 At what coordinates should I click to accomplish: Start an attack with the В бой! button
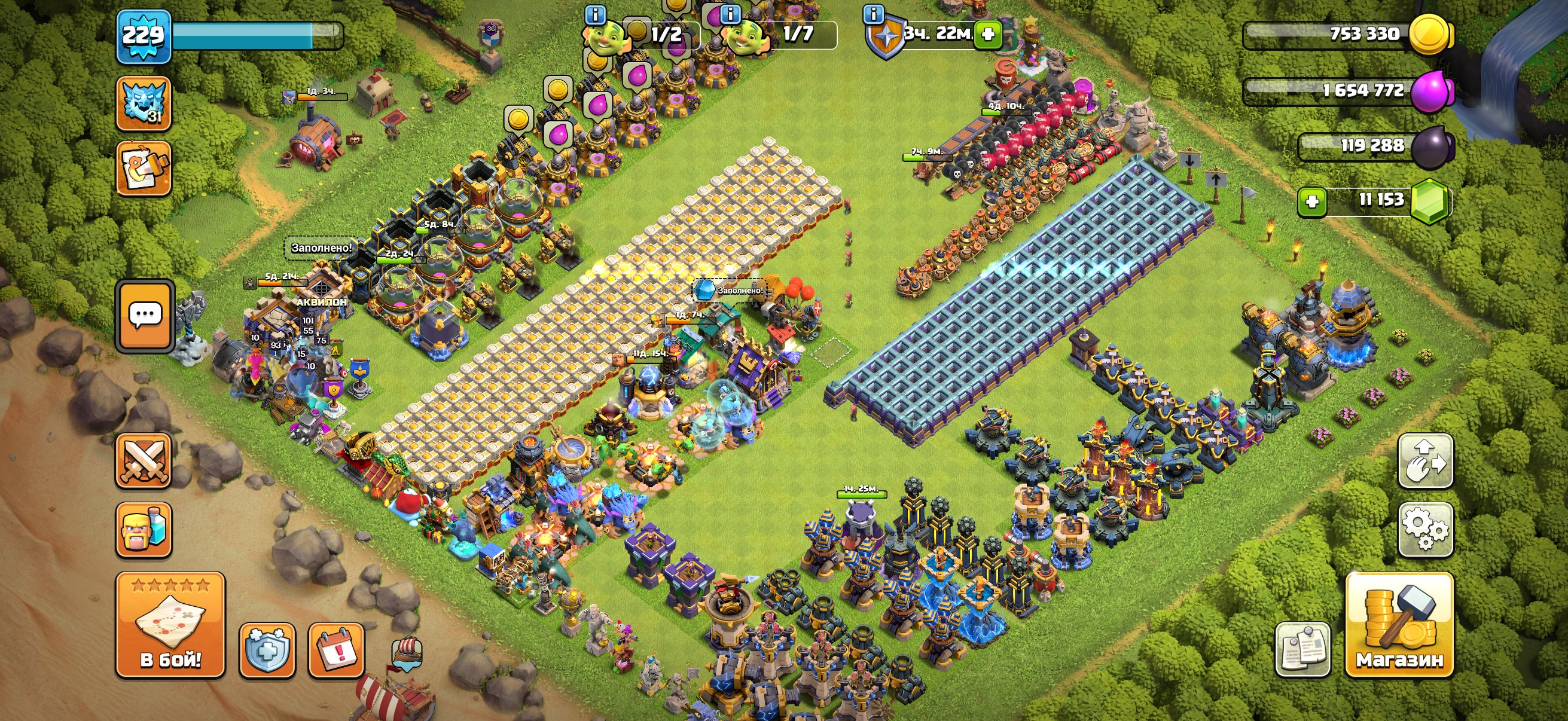[170, 625]
